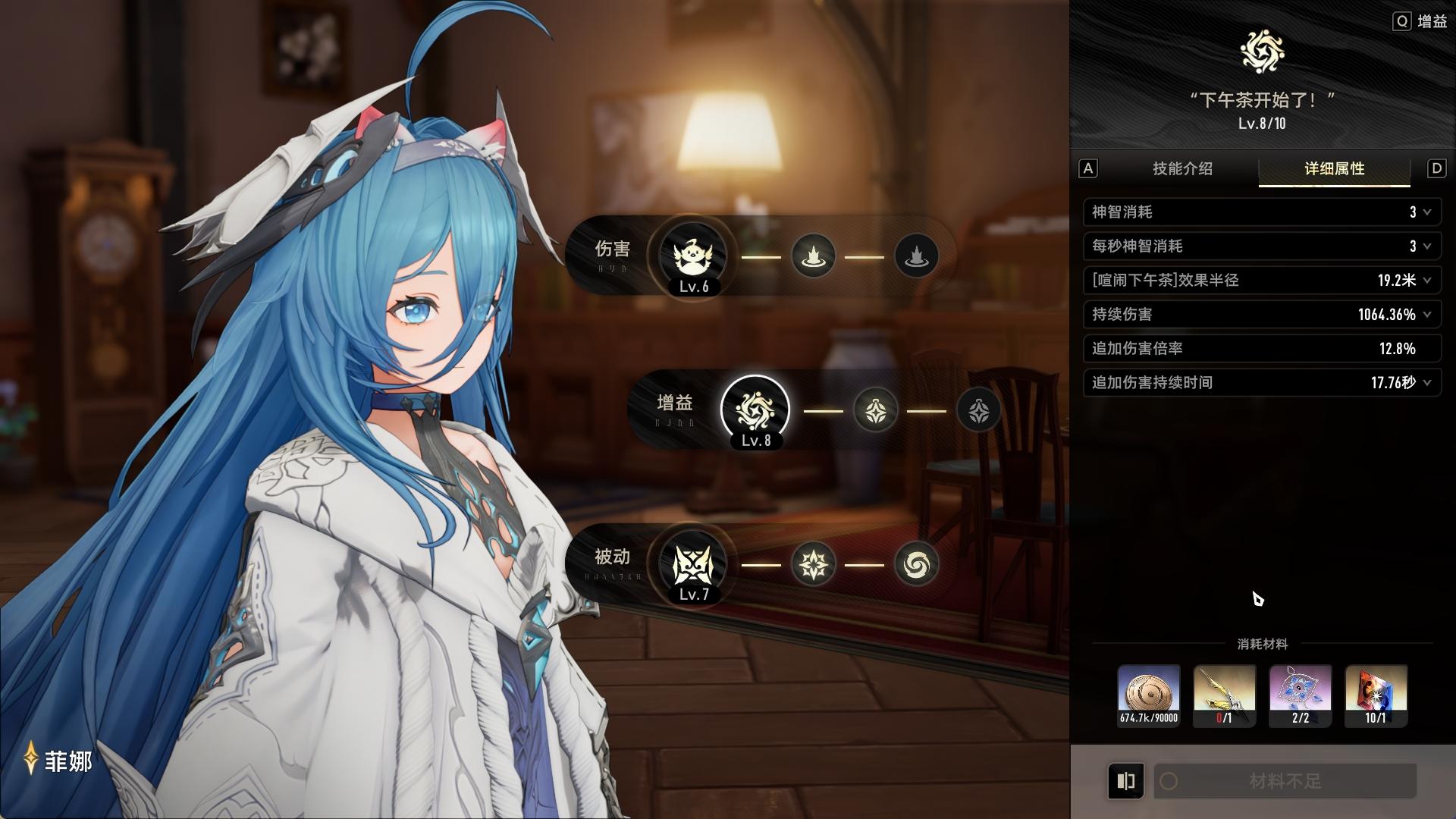Inspect the missing 0/1 upgrade material
The height and width of the screenshot is (819, 1456).
coord(1224,695)
